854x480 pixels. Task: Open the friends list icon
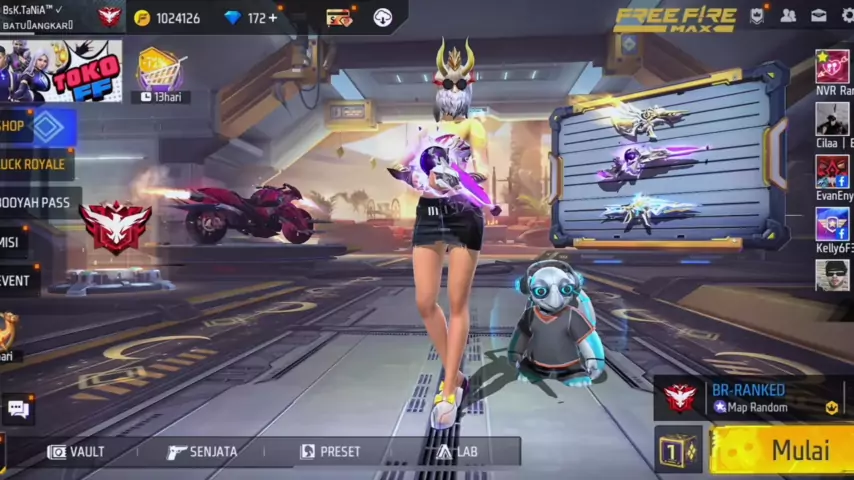click(x=788, y=16)
